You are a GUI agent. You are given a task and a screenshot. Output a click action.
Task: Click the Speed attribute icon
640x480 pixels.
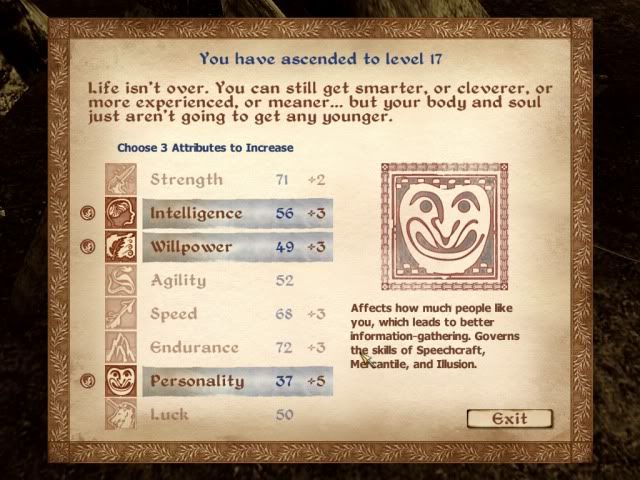tap(121, 314)
